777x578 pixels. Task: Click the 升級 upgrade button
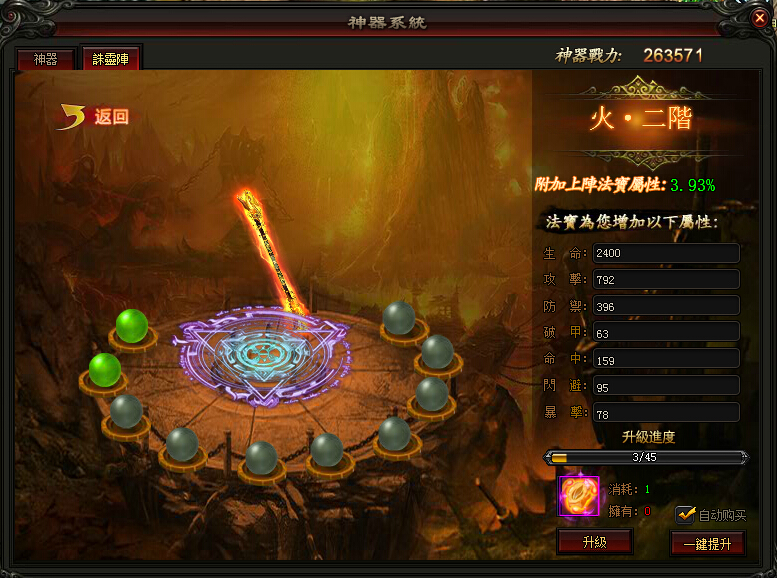(594, 542)
